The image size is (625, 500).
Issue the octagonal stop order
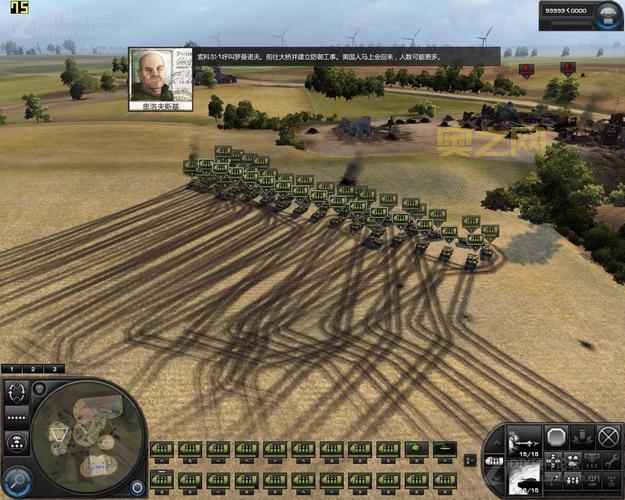coord(558,437)
